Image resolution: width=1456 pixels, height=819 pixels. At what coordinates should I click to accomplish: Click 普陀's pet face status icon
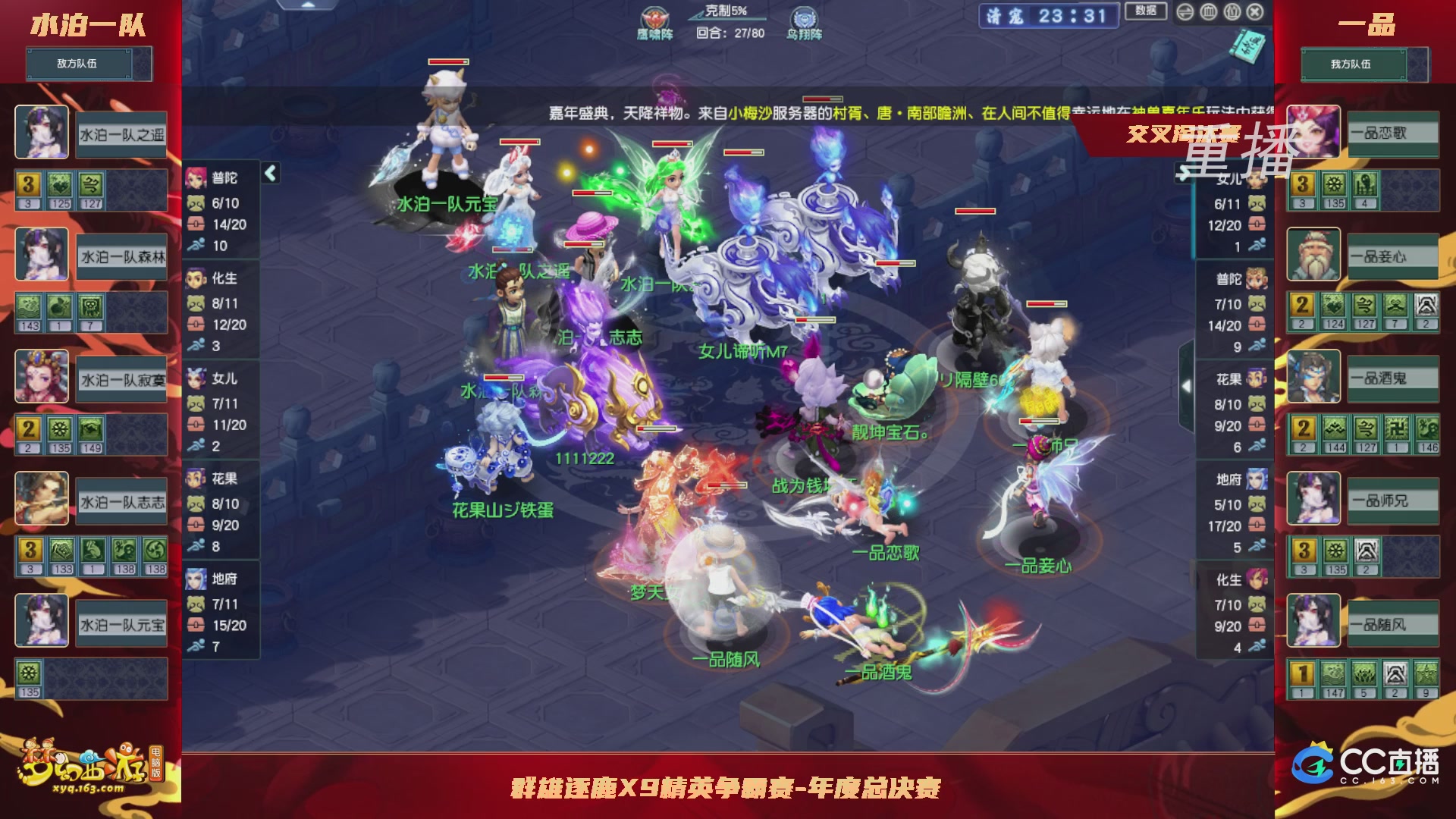pyautogui.click(x=196, y=203)
